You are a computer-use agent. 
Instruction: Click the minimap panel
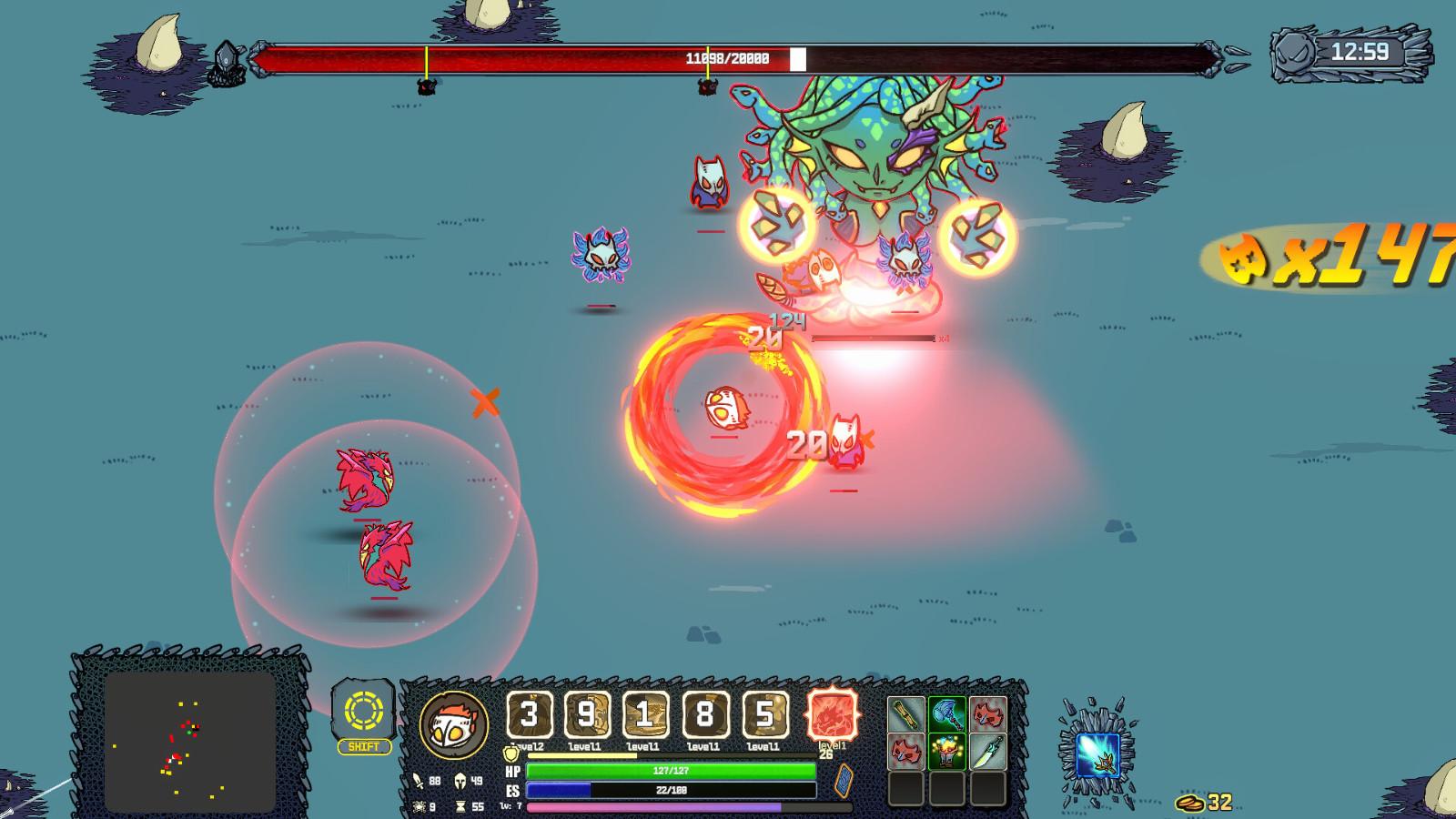pyautogui.click(x=190, y=742)
